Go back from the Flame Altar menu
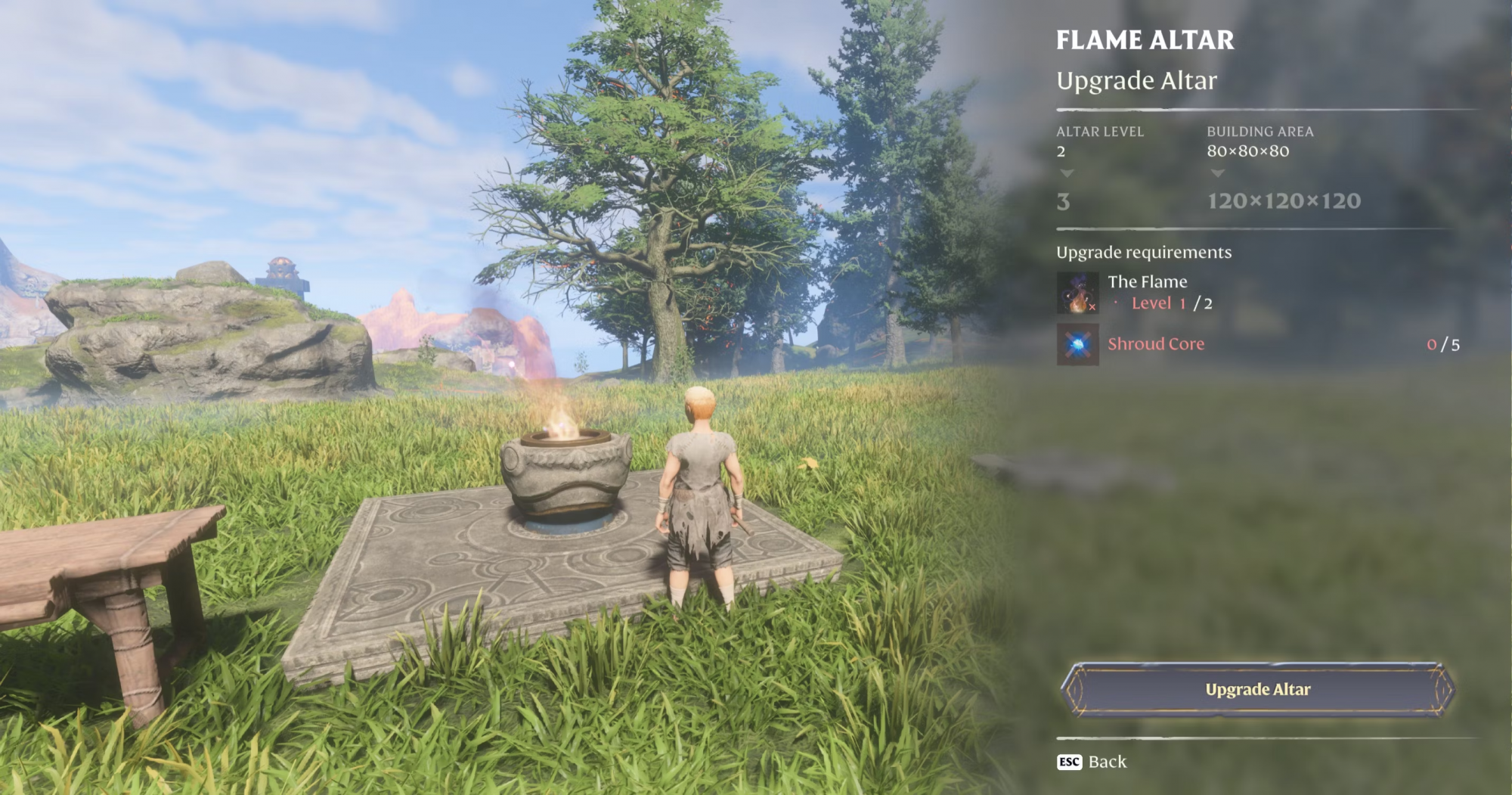This screenshot has height=795, width=1512. point(1092,762)
